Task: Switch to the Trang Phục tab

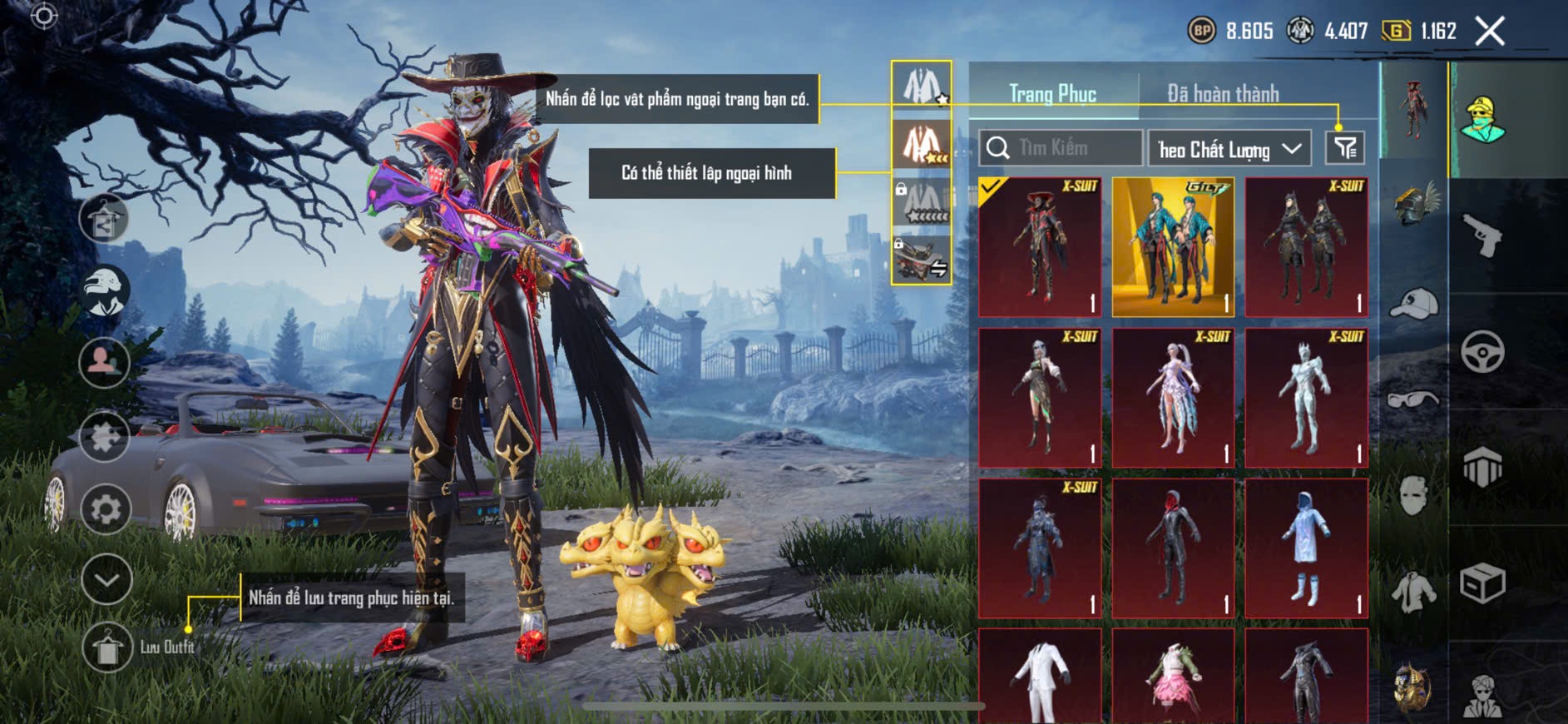Action: [1052, 93]
